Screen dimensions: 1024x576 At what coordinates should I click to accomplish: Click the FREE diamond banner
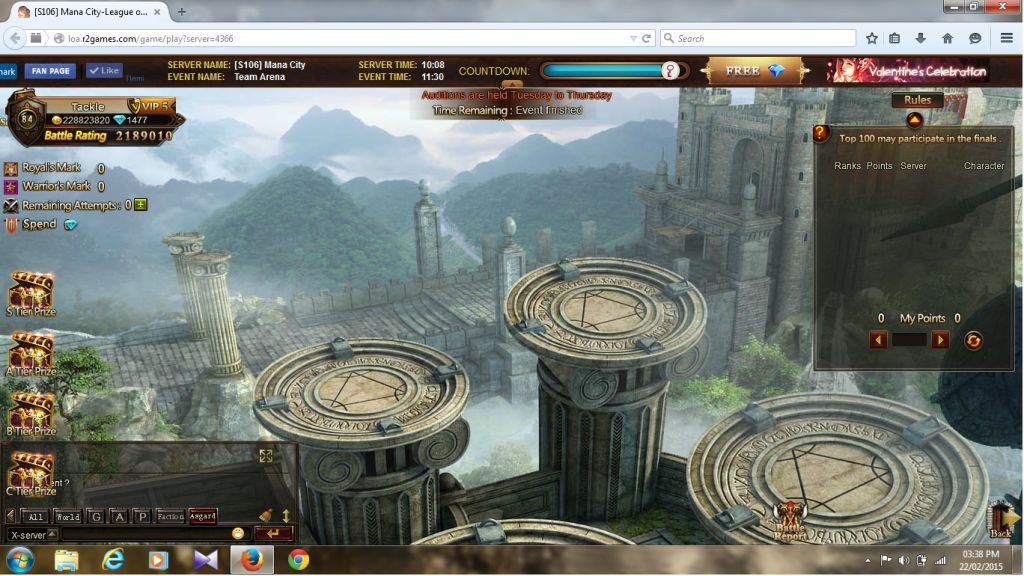(755, 71)
